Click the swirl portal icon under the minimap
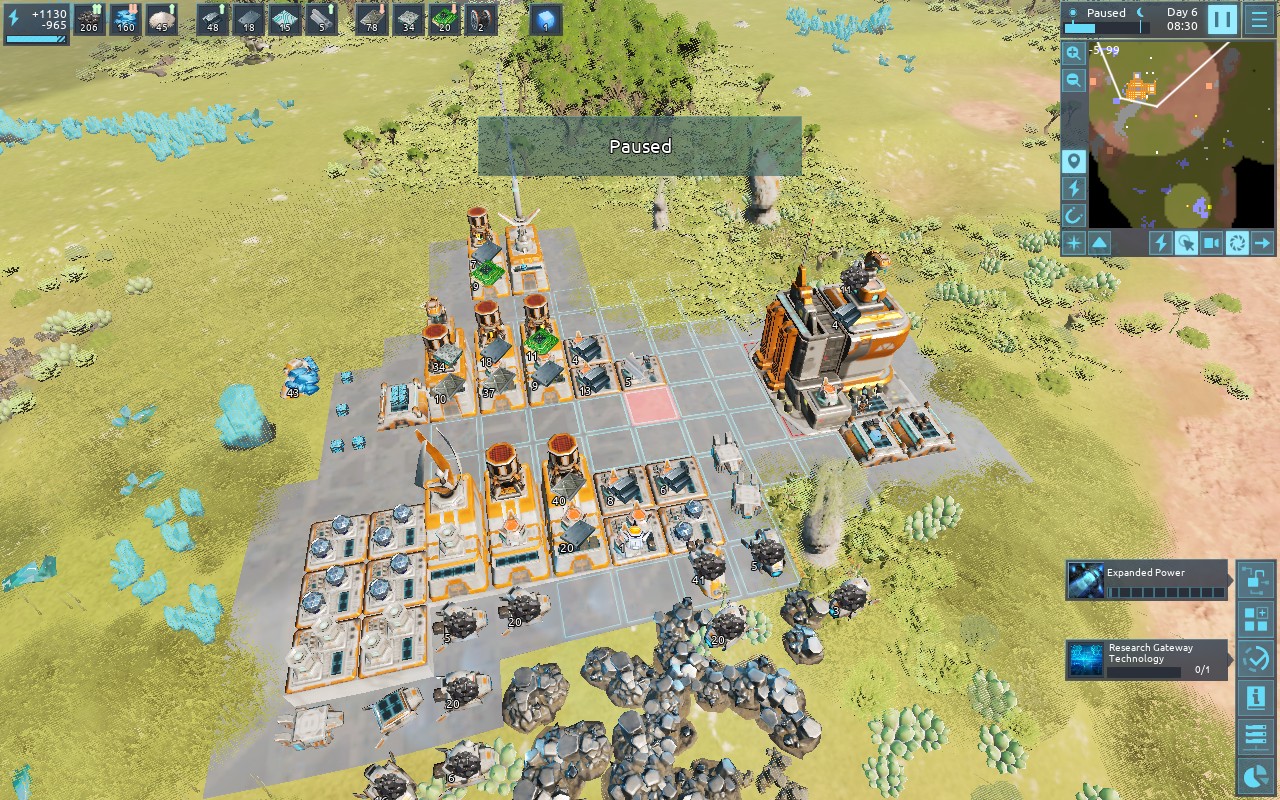 [1237, 242]
